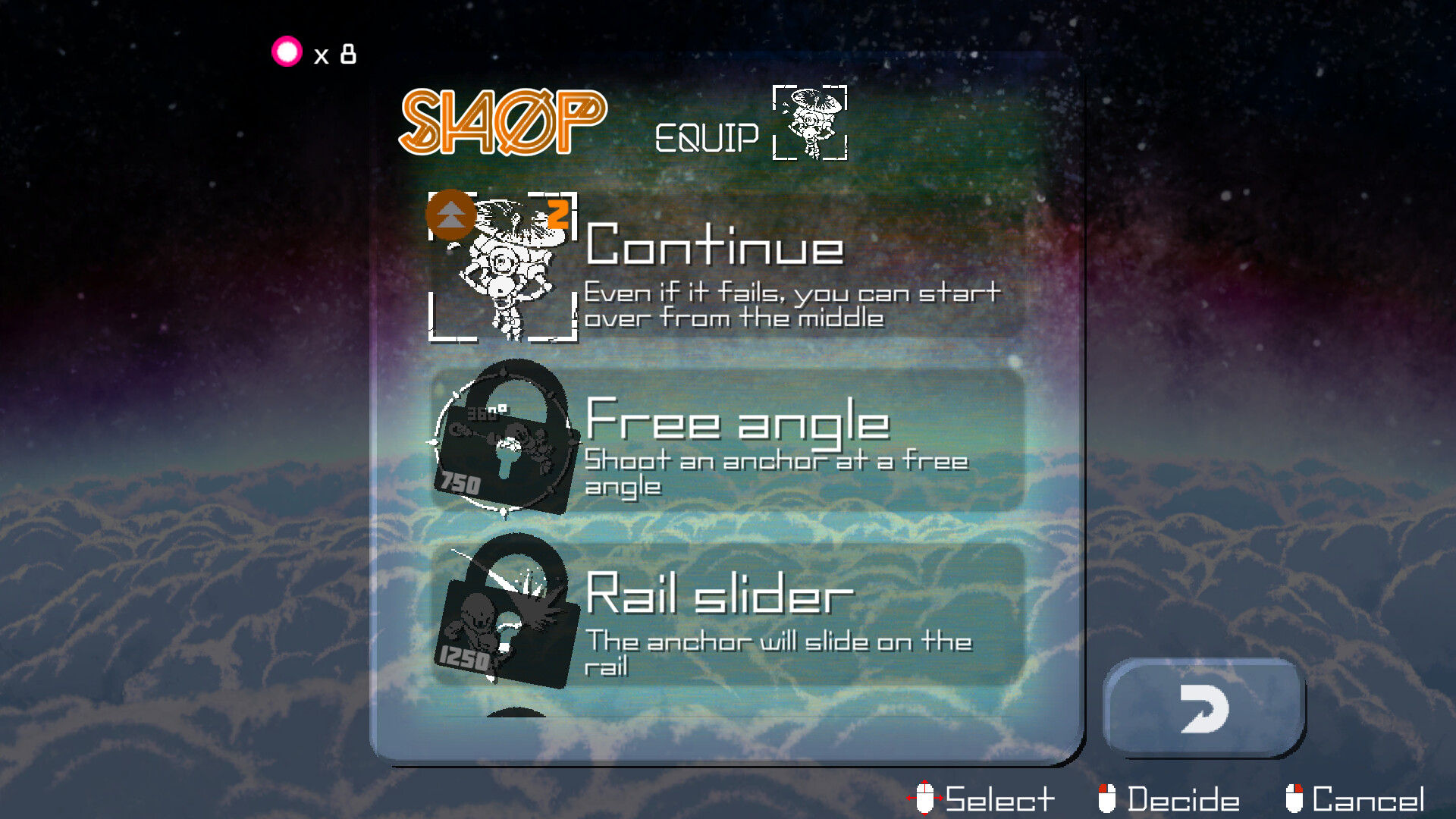Image resolution: width=1456 pixels, height=819 pixels.
Task: Click the Continue item upgrade arrow icon
Action: pyautogui.click(x=450, y=215)
